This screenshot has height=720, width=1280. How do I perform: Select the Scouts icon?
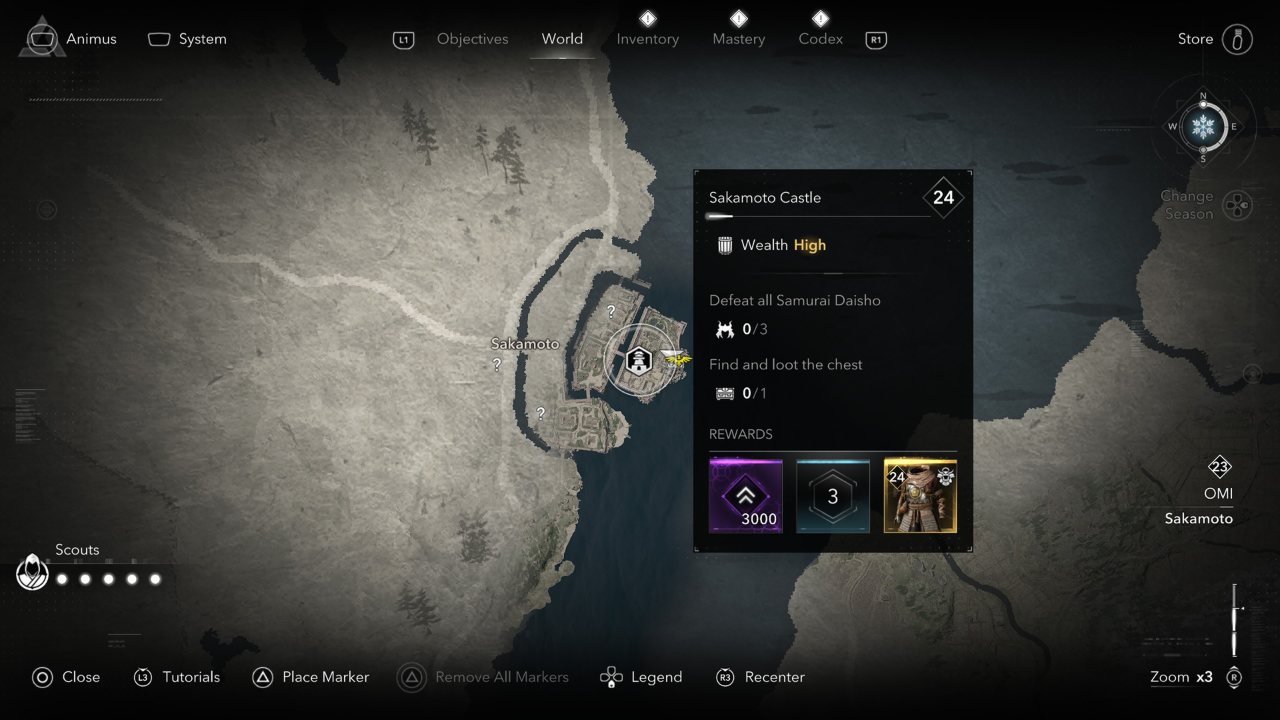[x=31, y=572]
